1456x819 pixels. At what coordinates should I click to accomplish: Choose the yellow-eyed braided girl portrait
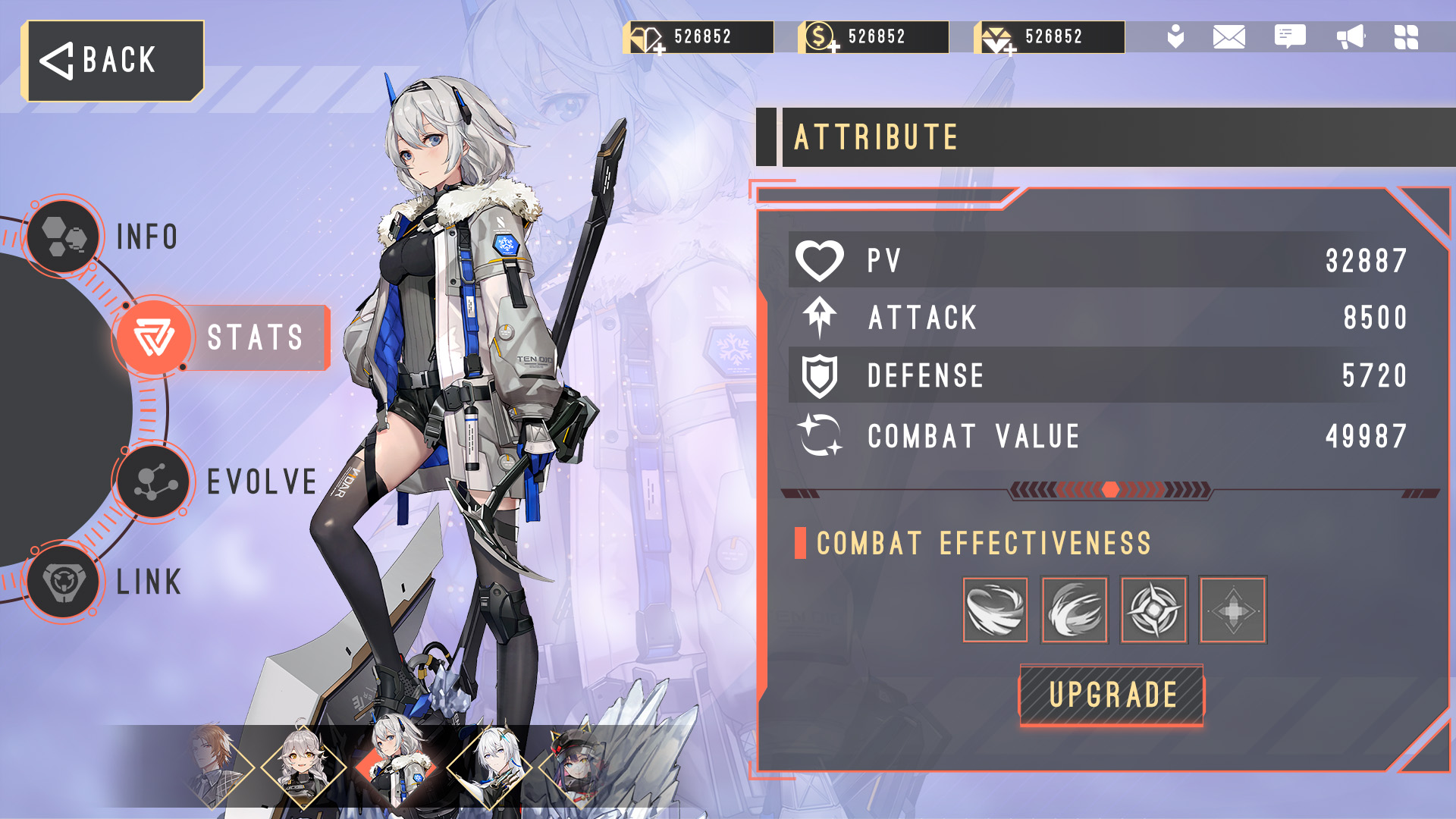click(x=303, y=766)
